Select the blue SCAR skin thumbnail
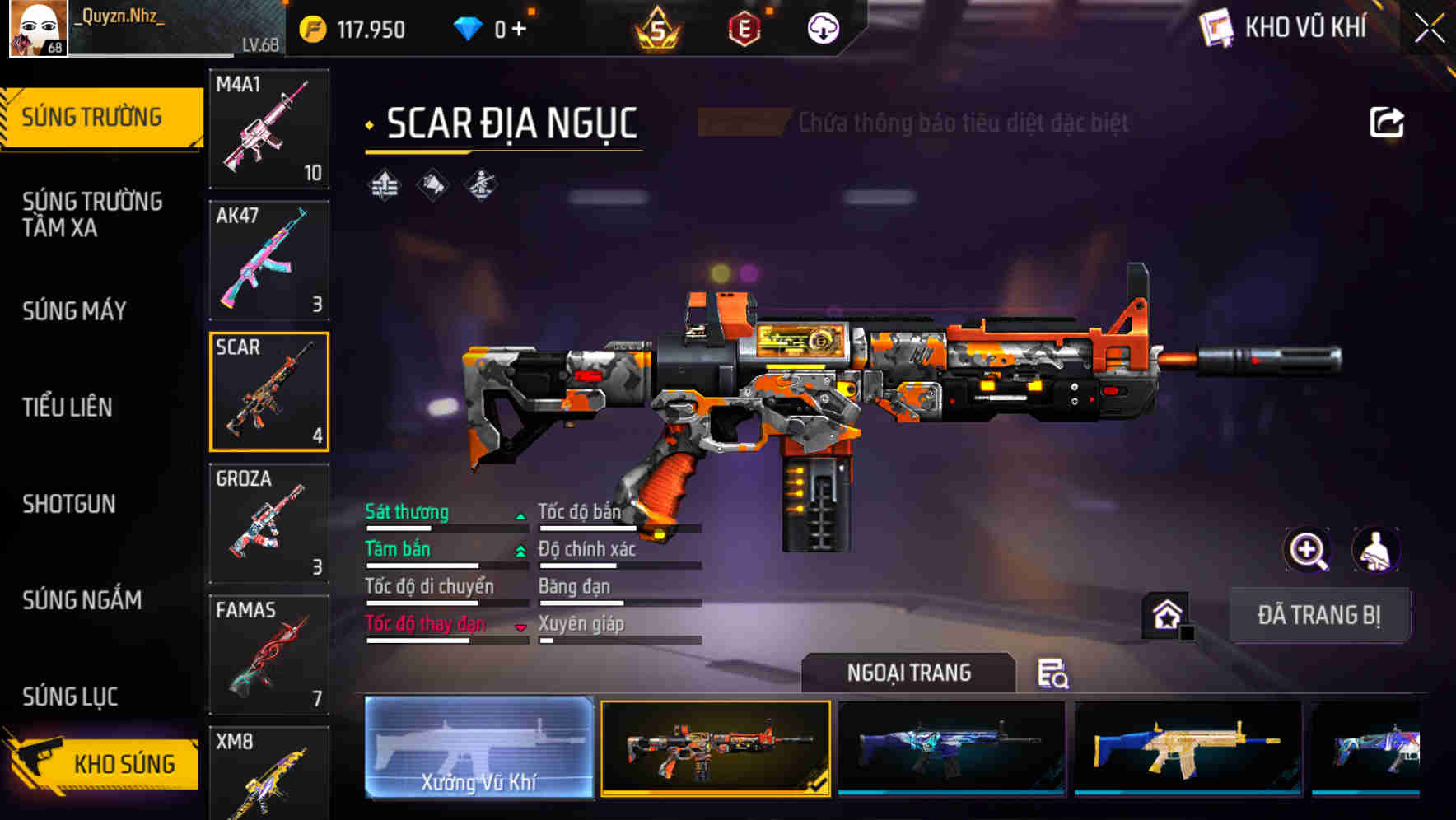Image resolution: width=1456 pixels, height=820 pixels. [x=951, y=750]
